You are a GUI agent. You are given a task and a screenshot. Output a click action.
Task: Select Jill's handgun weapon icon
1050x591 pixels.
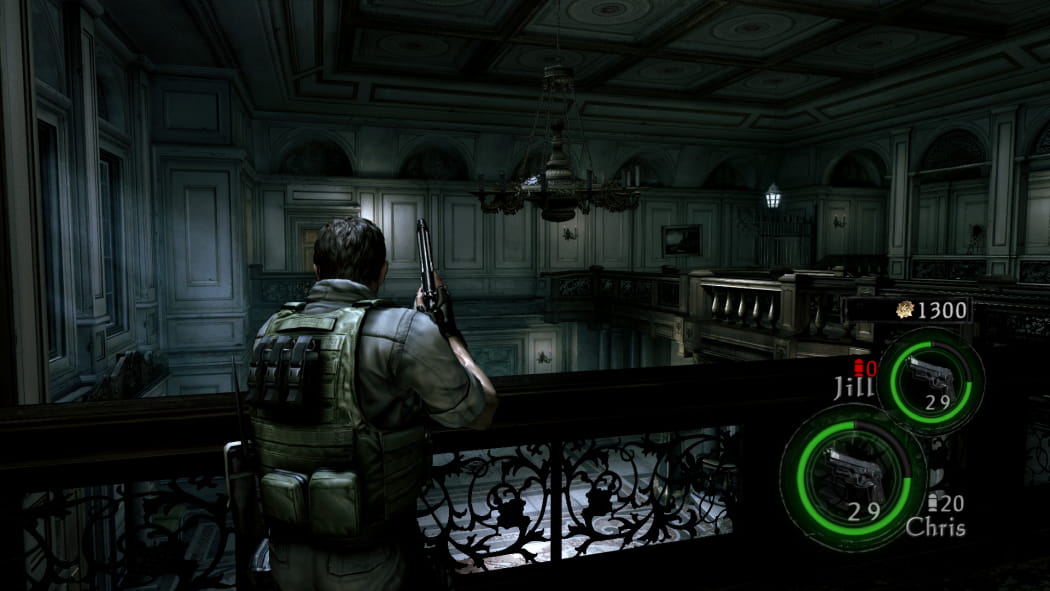click(929, 377)
